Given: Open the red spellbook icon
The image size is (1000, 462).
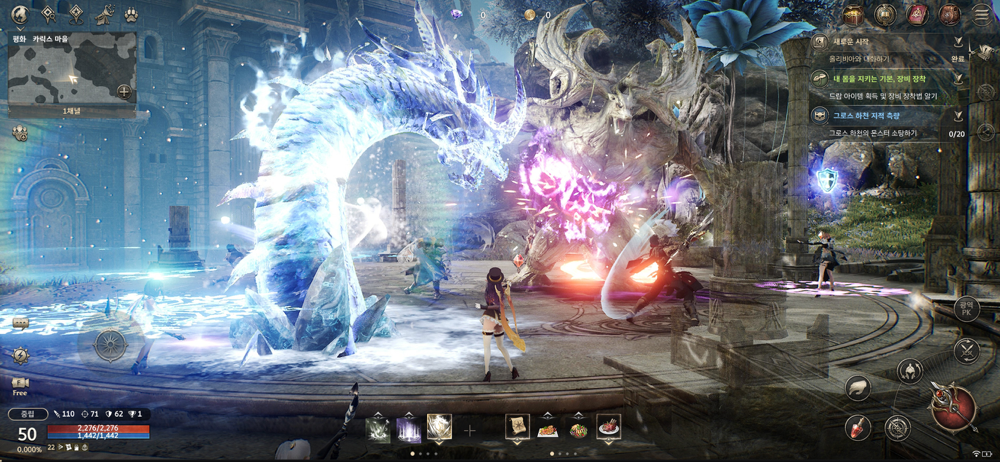Looking at the screenshot, I should coord(917,14).
